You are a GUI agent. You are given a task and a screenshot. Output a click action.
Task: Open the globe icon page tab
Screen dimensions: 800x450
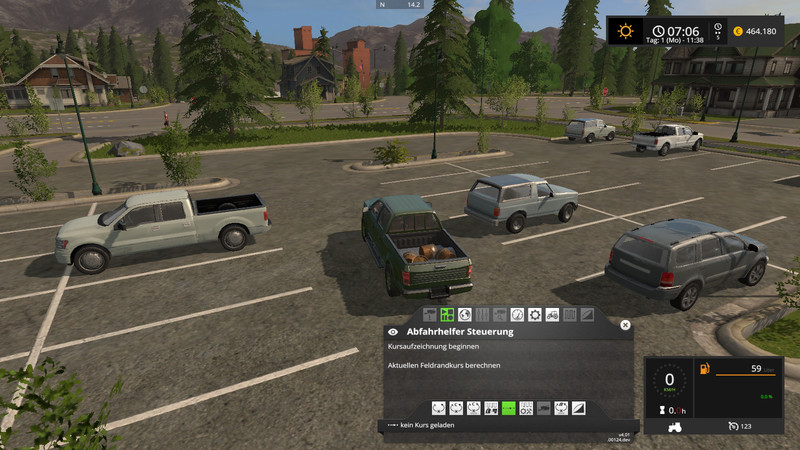point(464,314)
